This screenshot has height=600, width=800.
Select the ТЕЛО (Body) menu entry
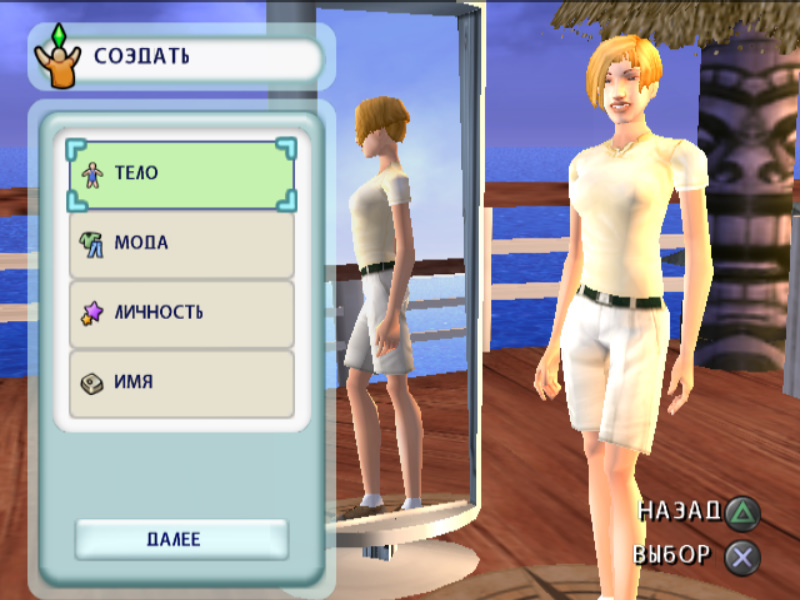(x=182, y=174)
